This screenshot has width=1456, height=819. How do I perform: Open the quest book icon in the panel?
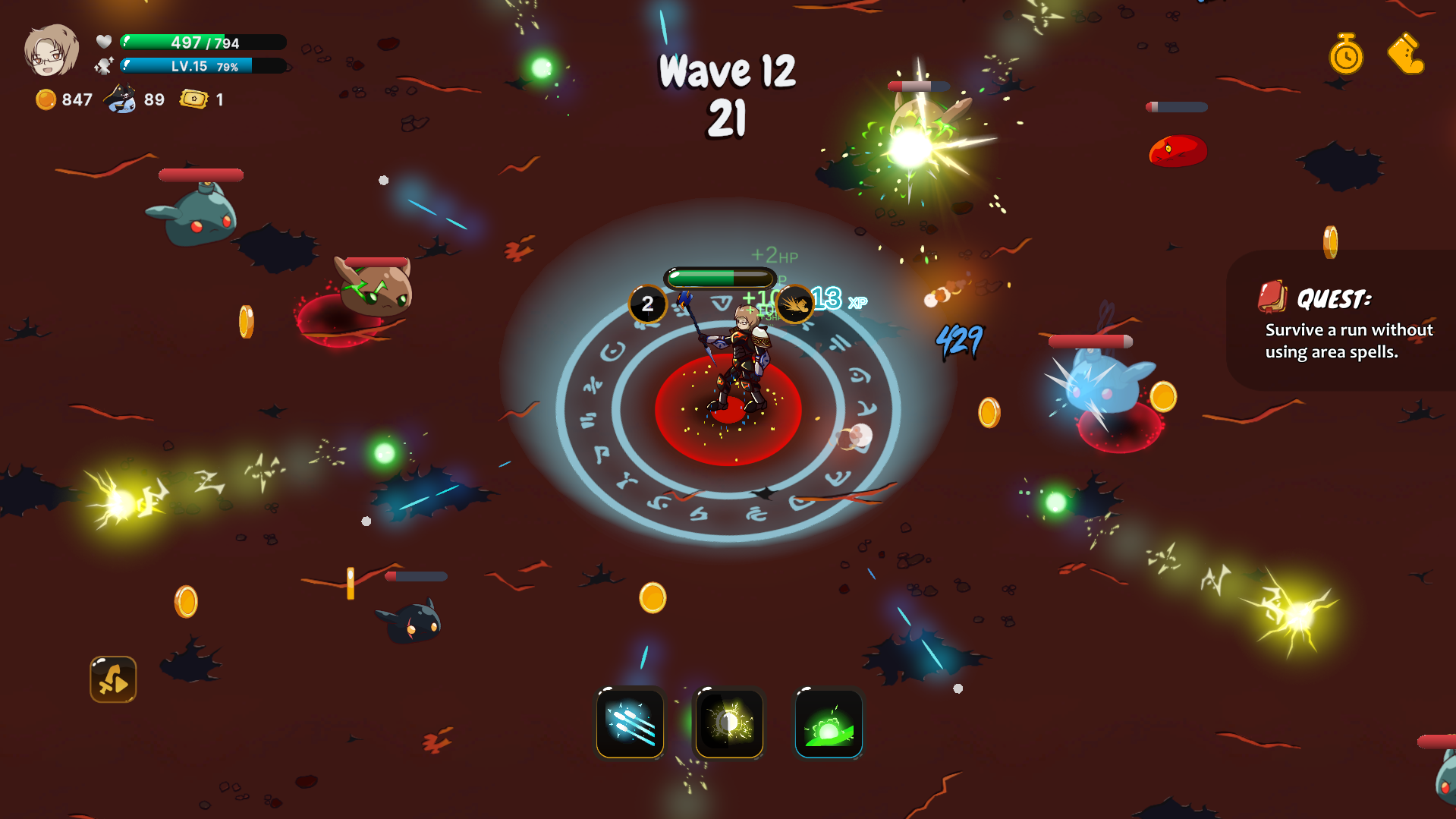tap(1272, 298)
